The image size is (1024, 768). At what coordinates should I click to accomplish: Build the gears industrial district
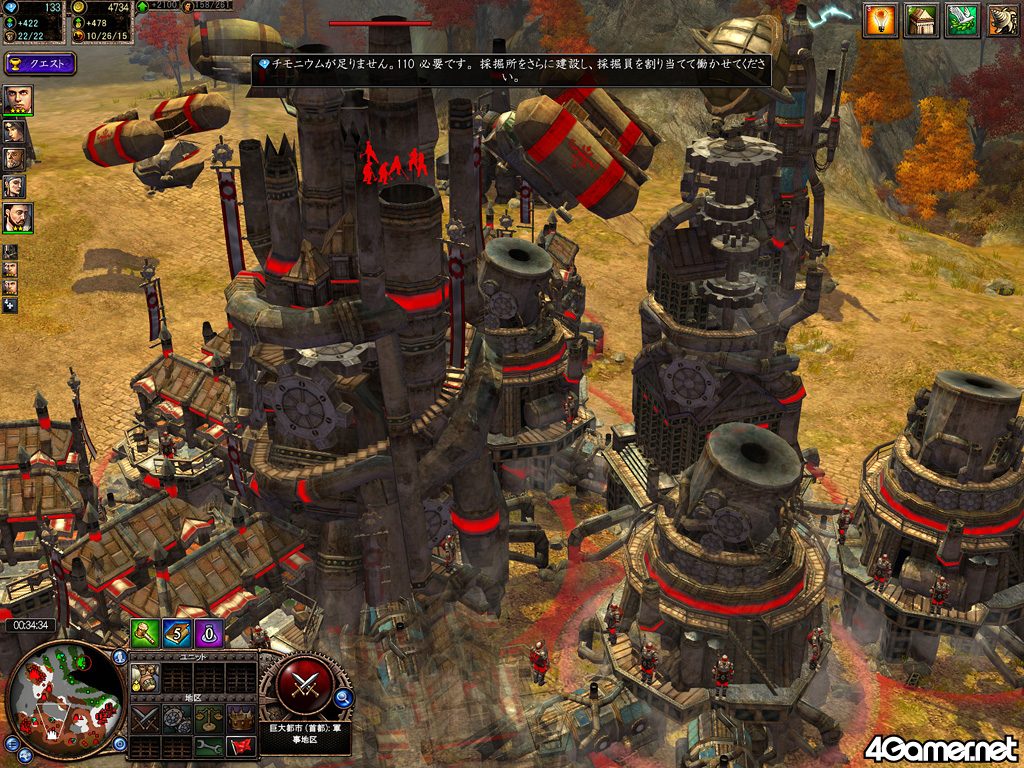pos(176,716)
